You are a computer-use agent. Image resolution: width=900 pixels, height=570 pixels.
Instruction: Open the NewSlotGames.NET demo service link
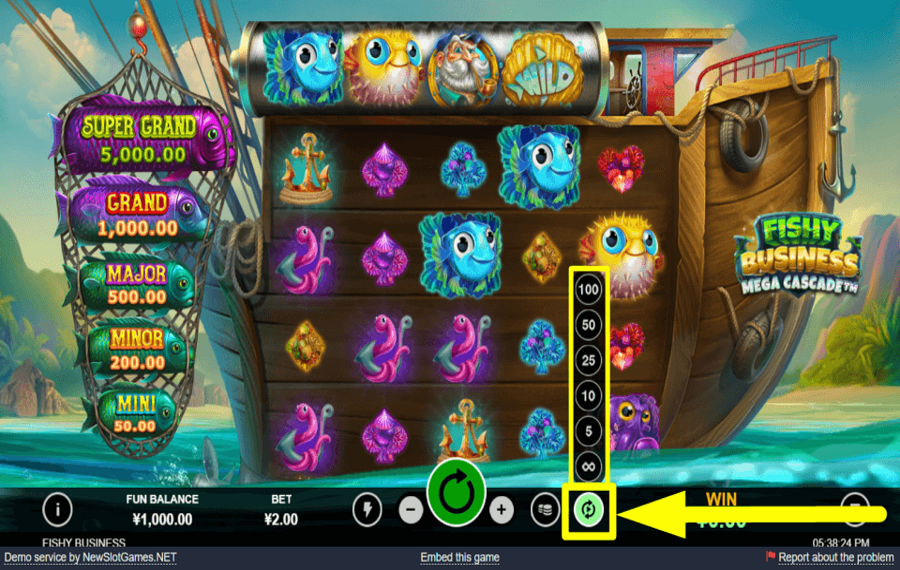(90, 557)
